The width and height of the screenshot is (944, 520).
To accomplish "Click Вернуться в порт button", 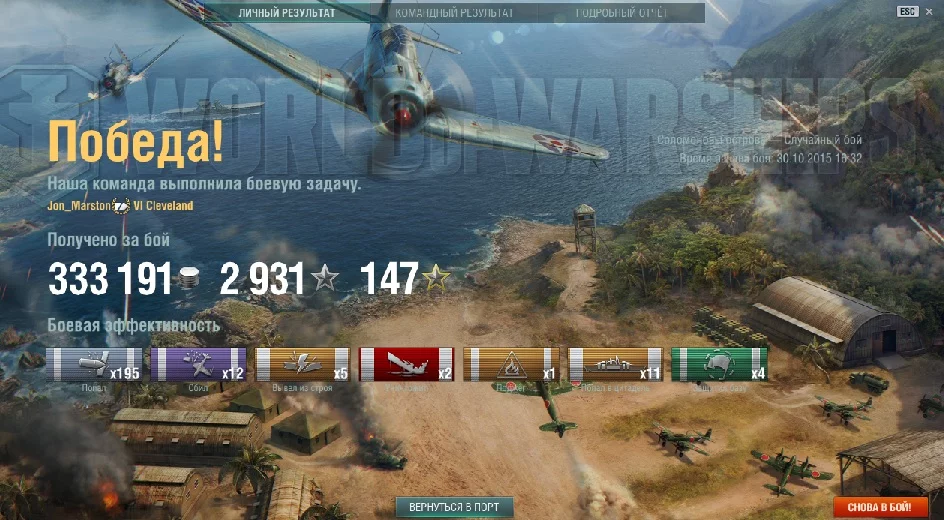I will tap(454, 507).
